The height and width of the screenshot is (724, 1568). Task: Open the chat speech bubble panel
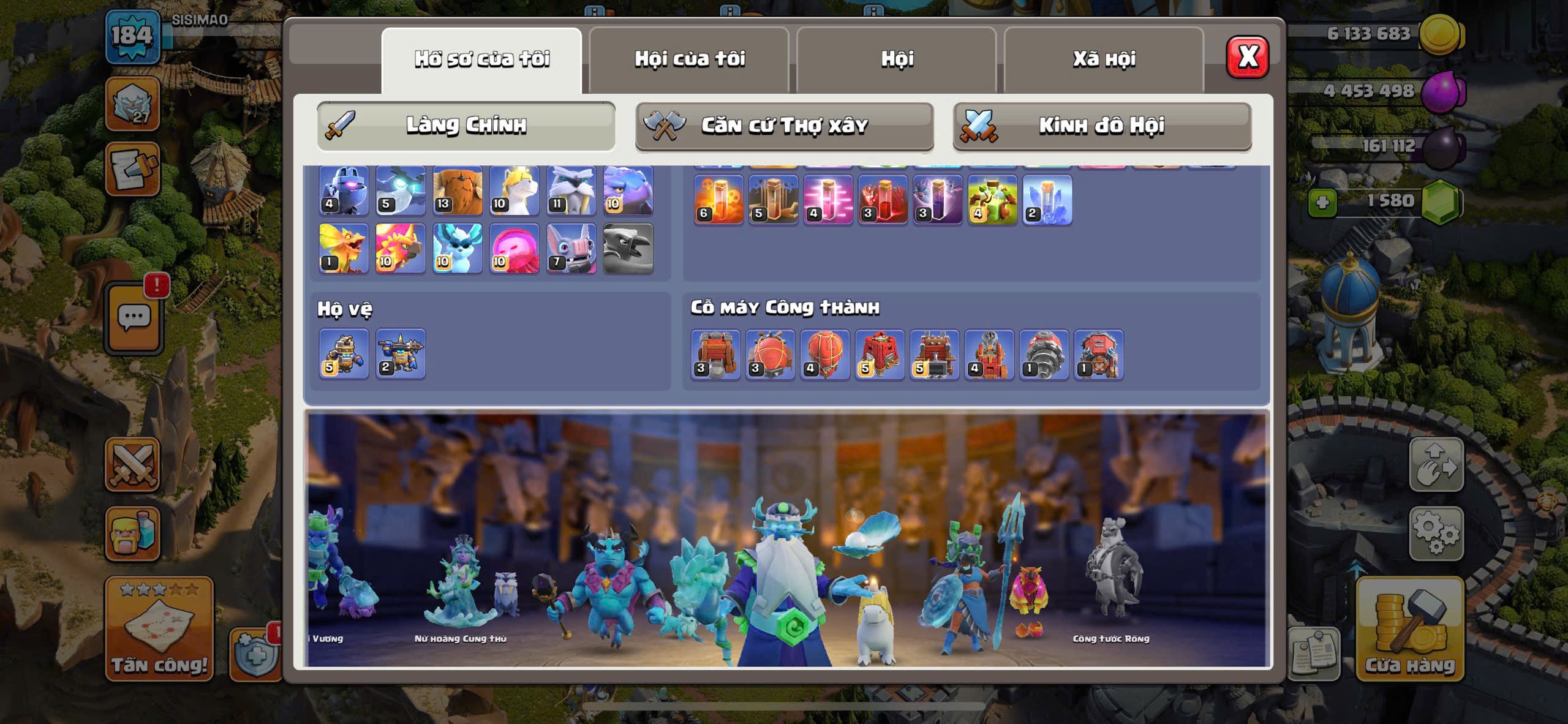pos(134,319)
